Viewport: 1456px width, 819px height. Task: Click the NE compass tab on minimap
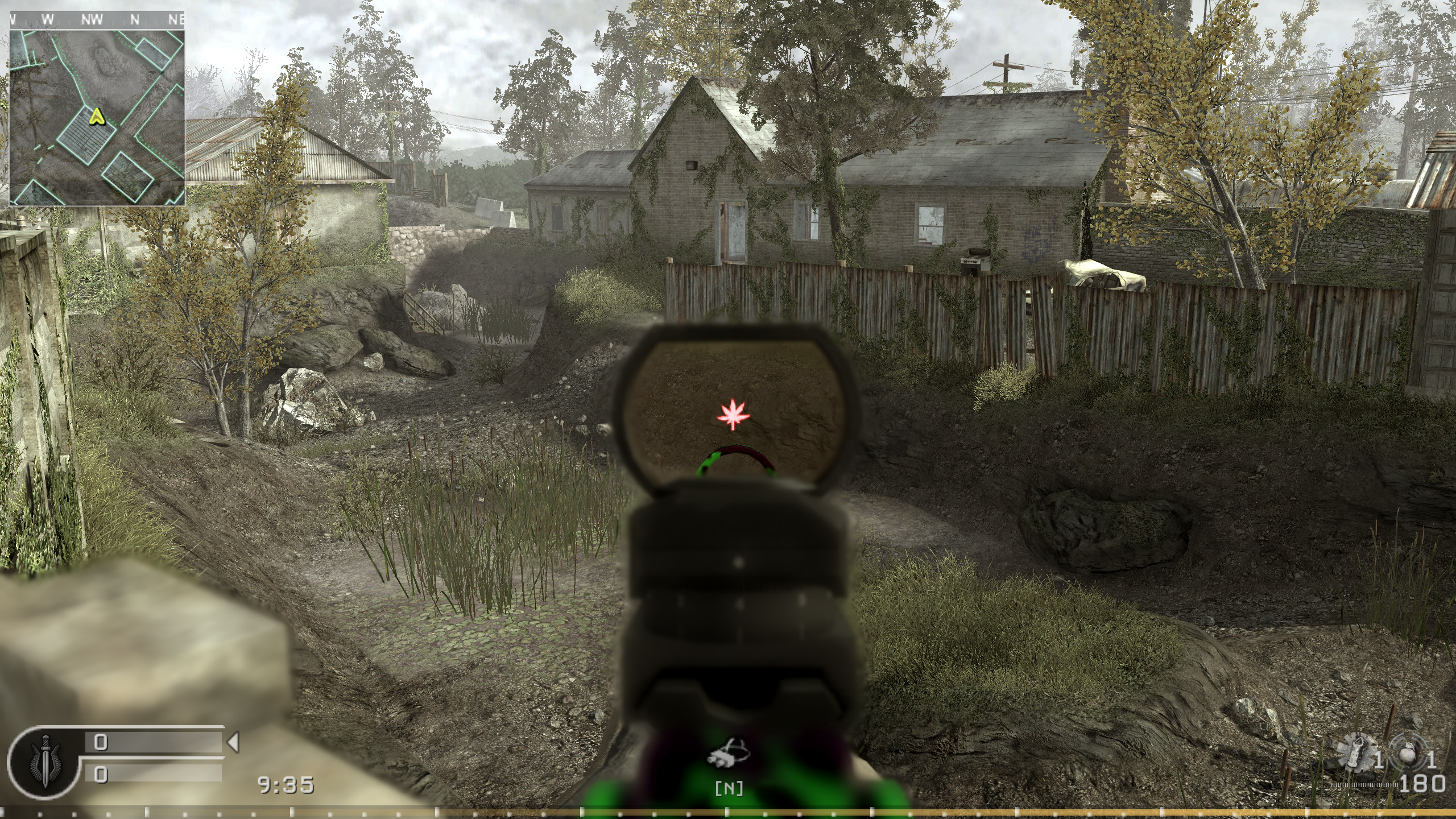[175, 18]
